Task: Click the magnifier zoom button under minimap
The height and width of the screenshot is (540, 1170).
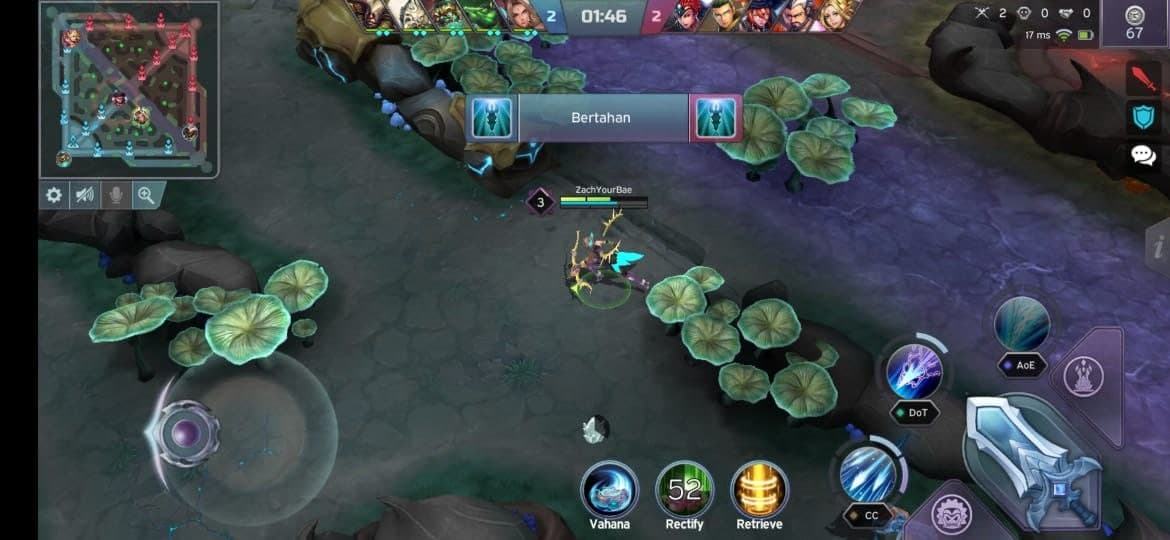Action: point(146,195)
